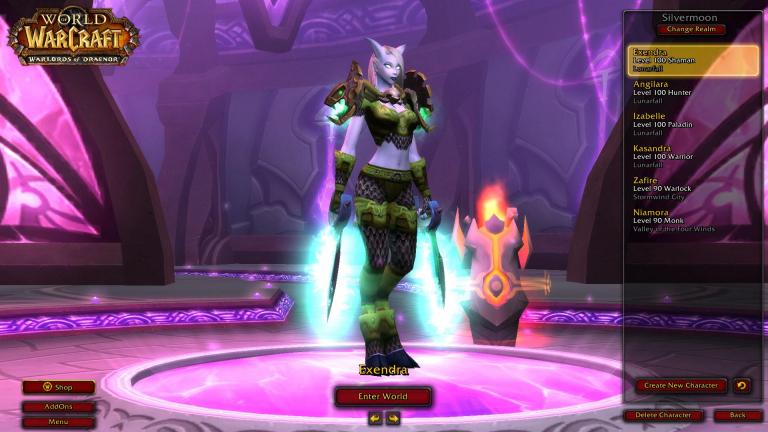
Task: Click the Enter World button
Action: [x=383, y=397]
